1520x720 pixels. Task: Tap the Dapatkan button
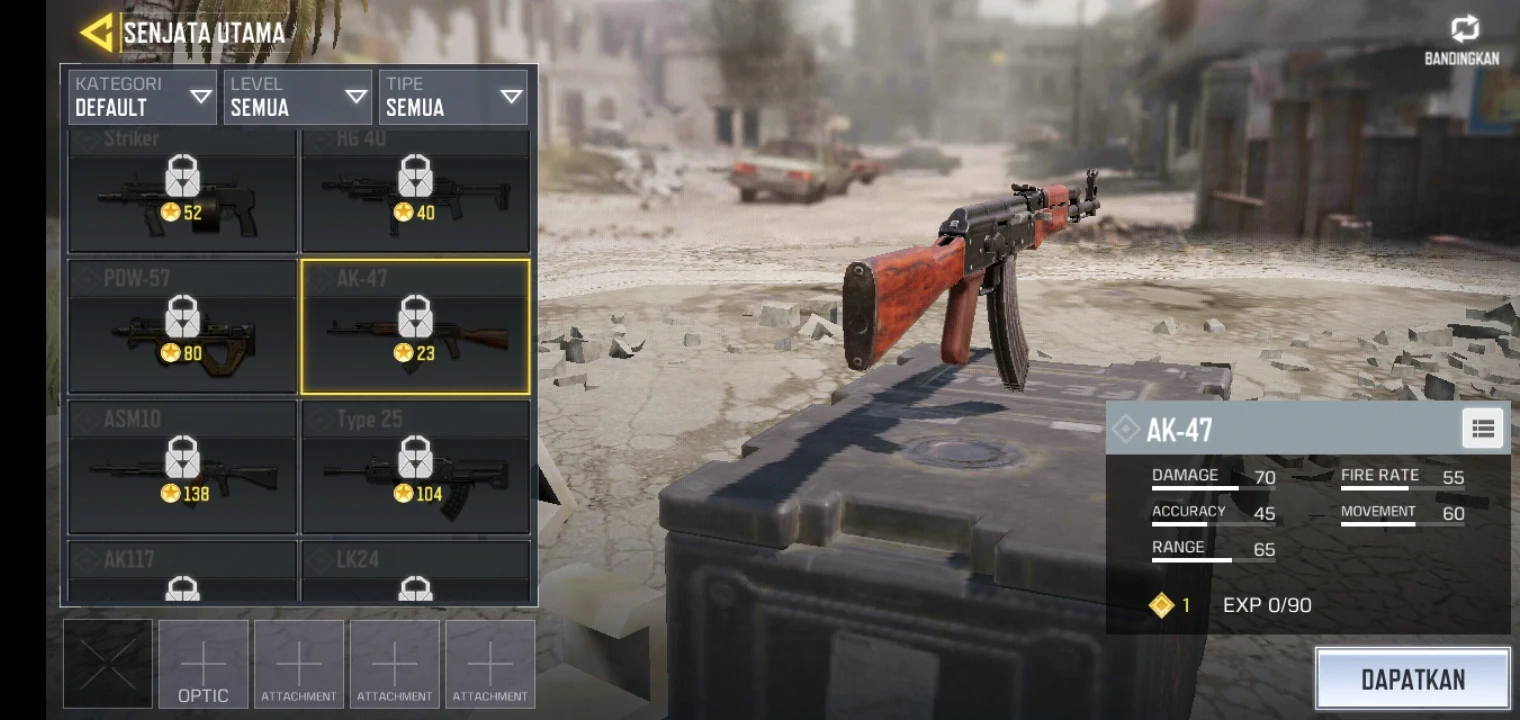coord(1412,680)
